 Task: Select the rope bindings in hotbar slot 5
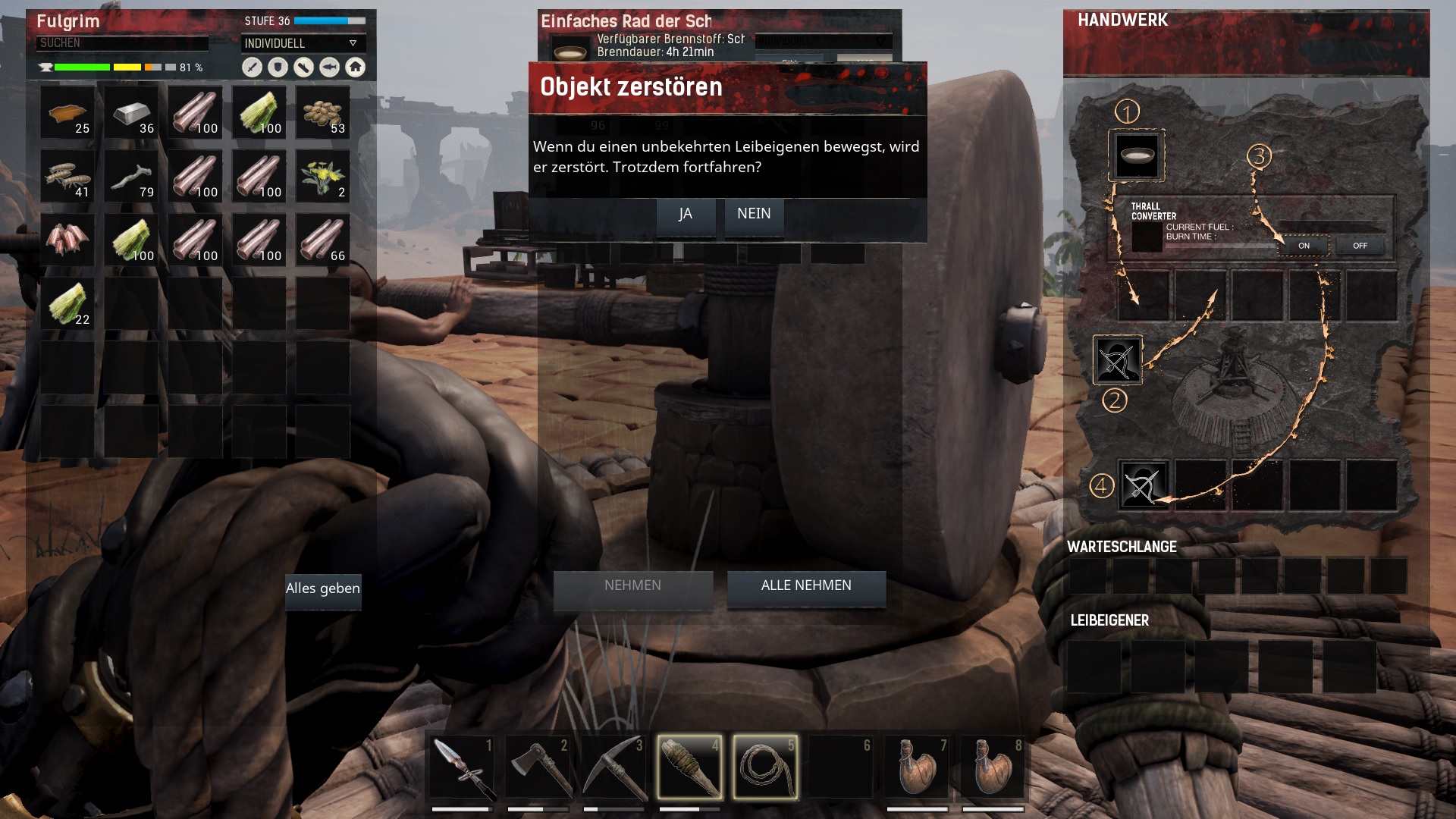765,767
